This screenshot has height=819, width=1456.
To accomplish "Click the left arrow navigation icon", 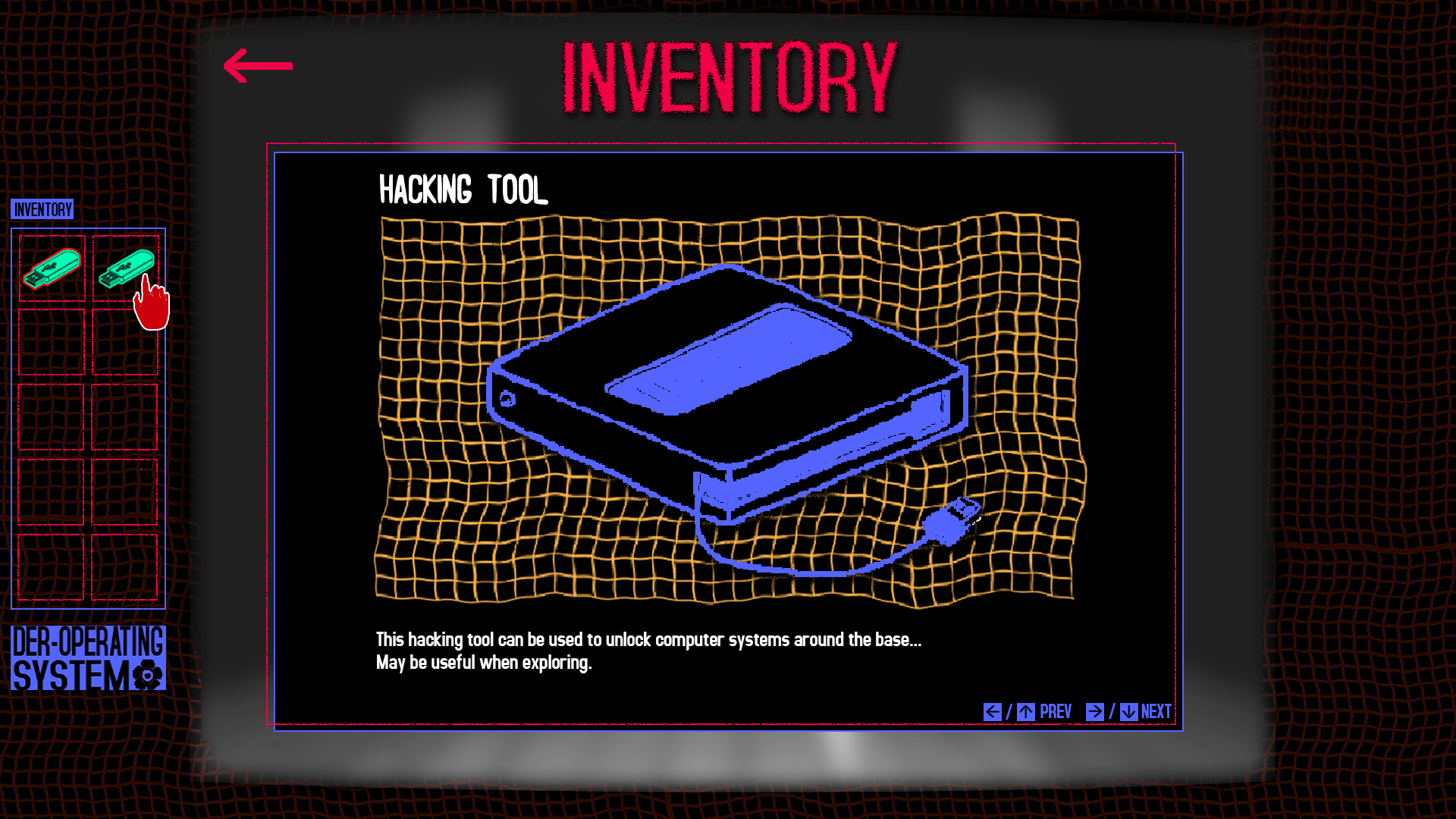I will coord(992,711).
